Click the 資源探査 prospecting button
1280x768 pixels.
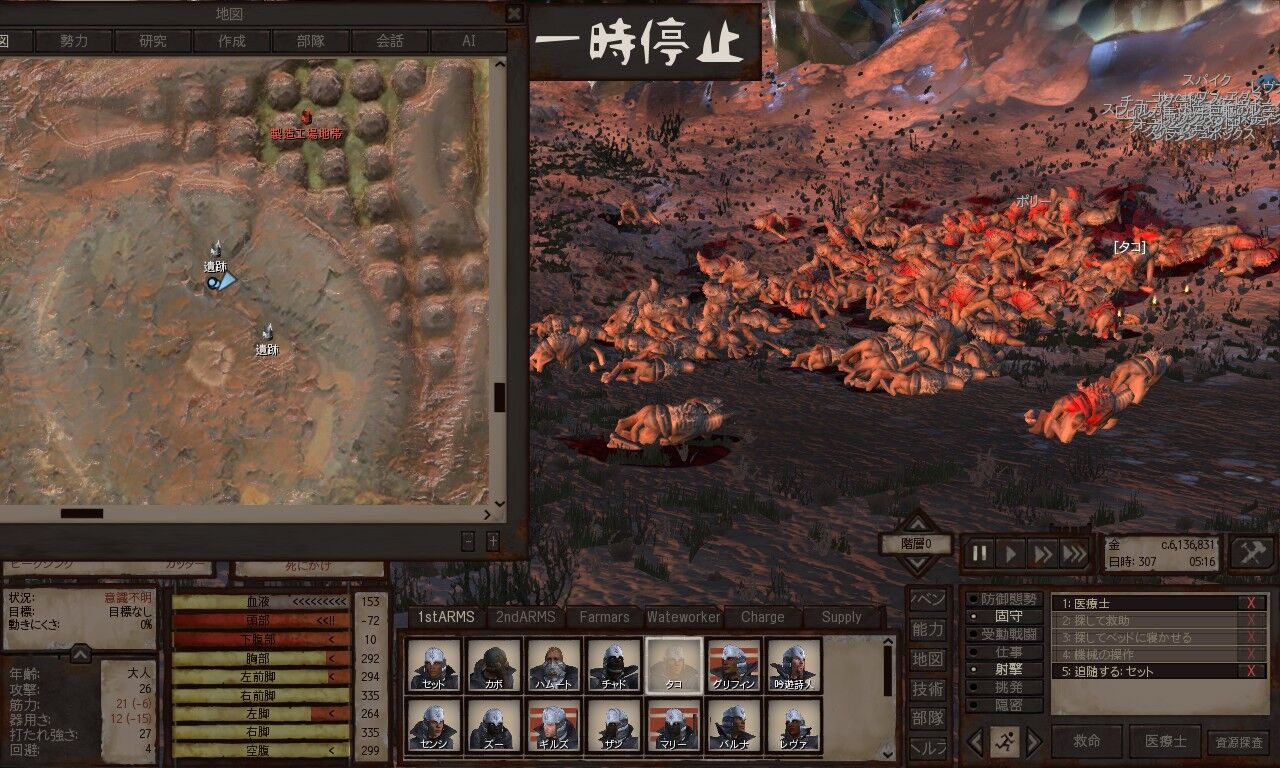tap(1240, 741)
